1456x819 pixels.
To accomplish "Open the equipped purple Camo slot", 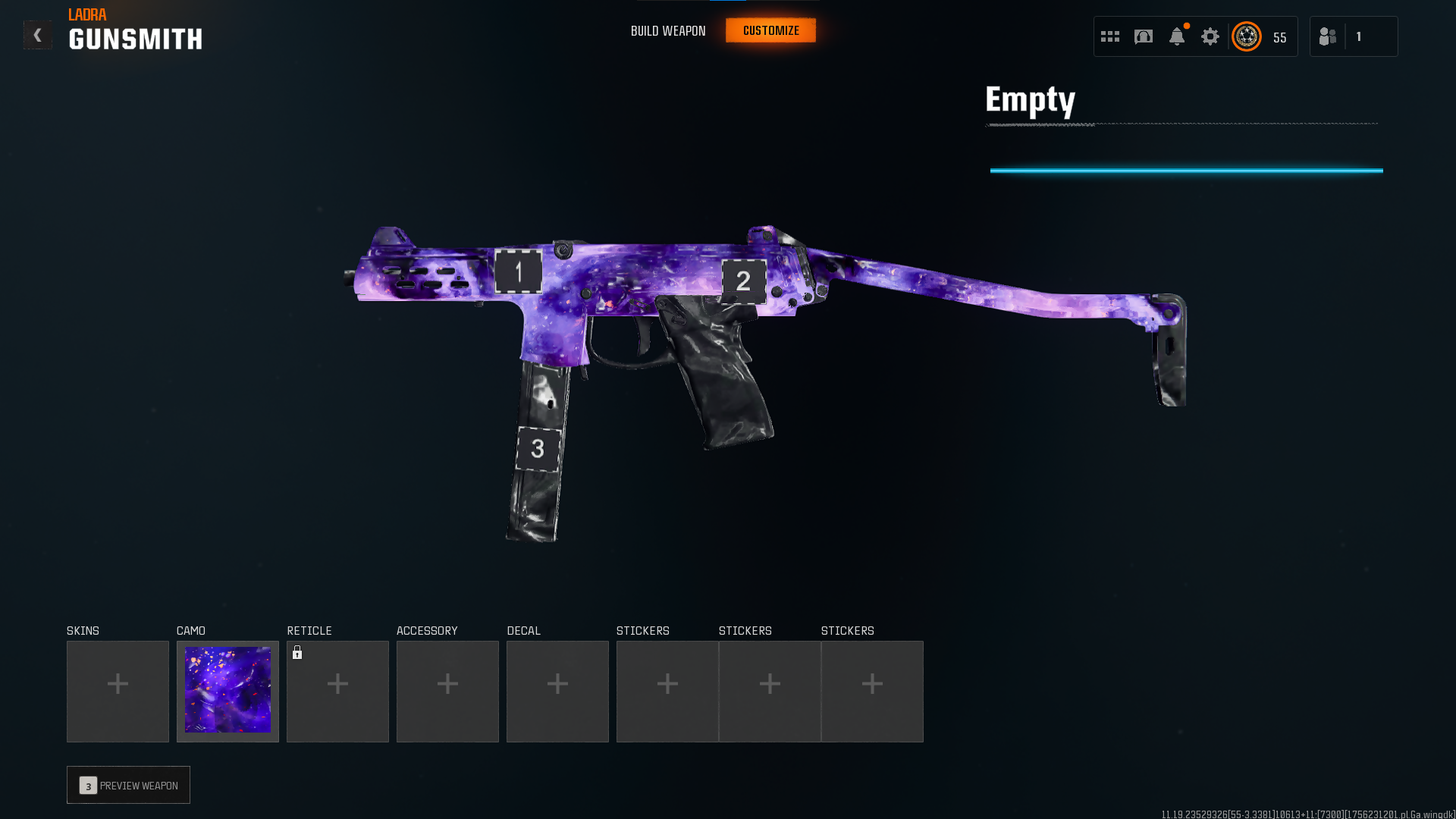I will point(227,691).
